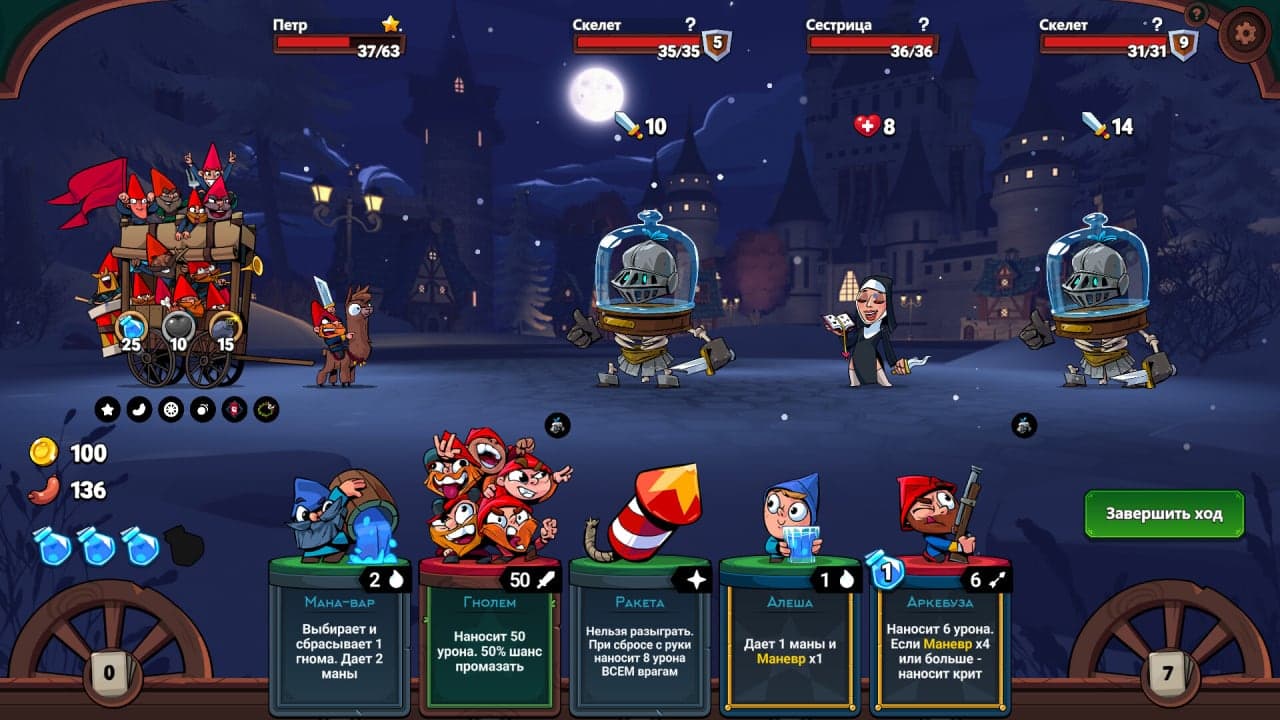1280x720 pixels.
Task: Show info for Сестрица via question mark
Action: click(923, 25)
